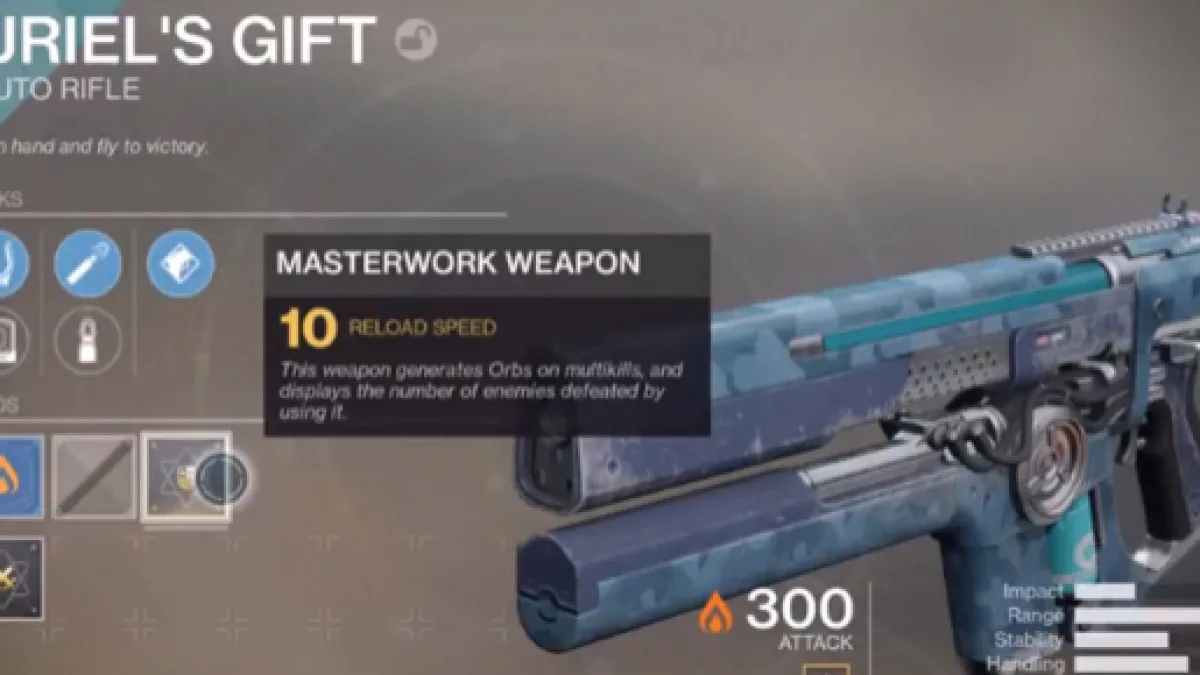
Task: Choose the blue trait perk in third column
Action: [180, 264]
